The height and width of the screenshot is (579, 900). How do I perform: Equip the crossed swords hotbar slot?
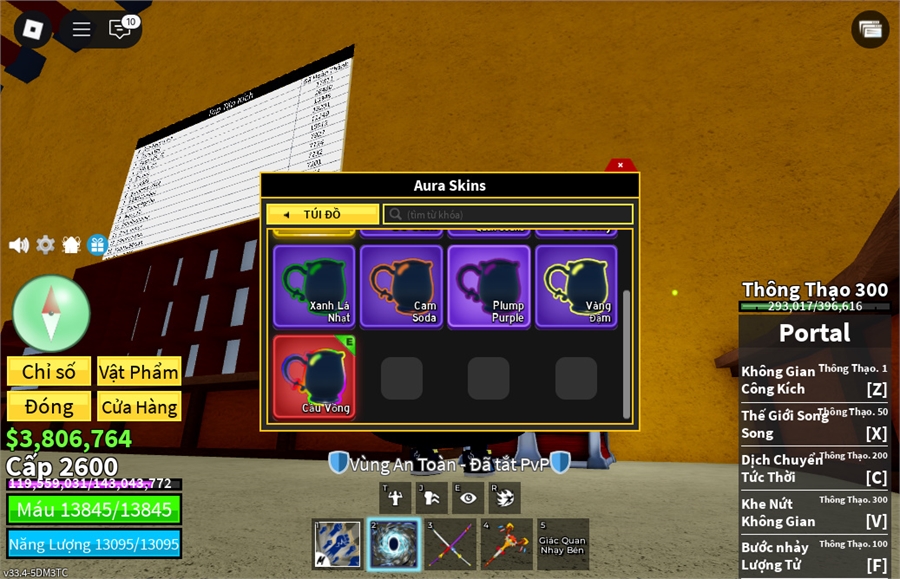(x=449, y=544)
